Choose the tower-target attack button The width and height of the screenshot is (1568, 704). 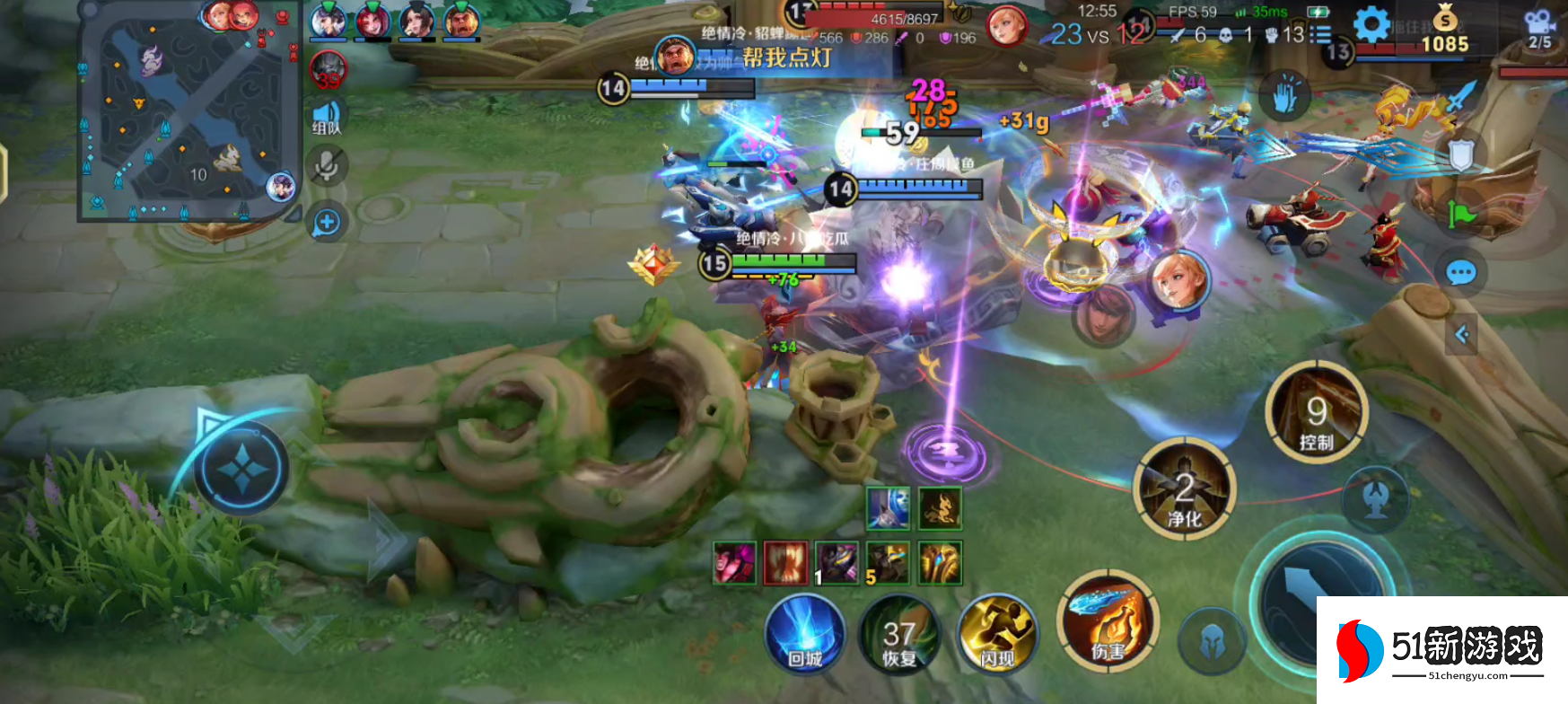[1375, 499]
